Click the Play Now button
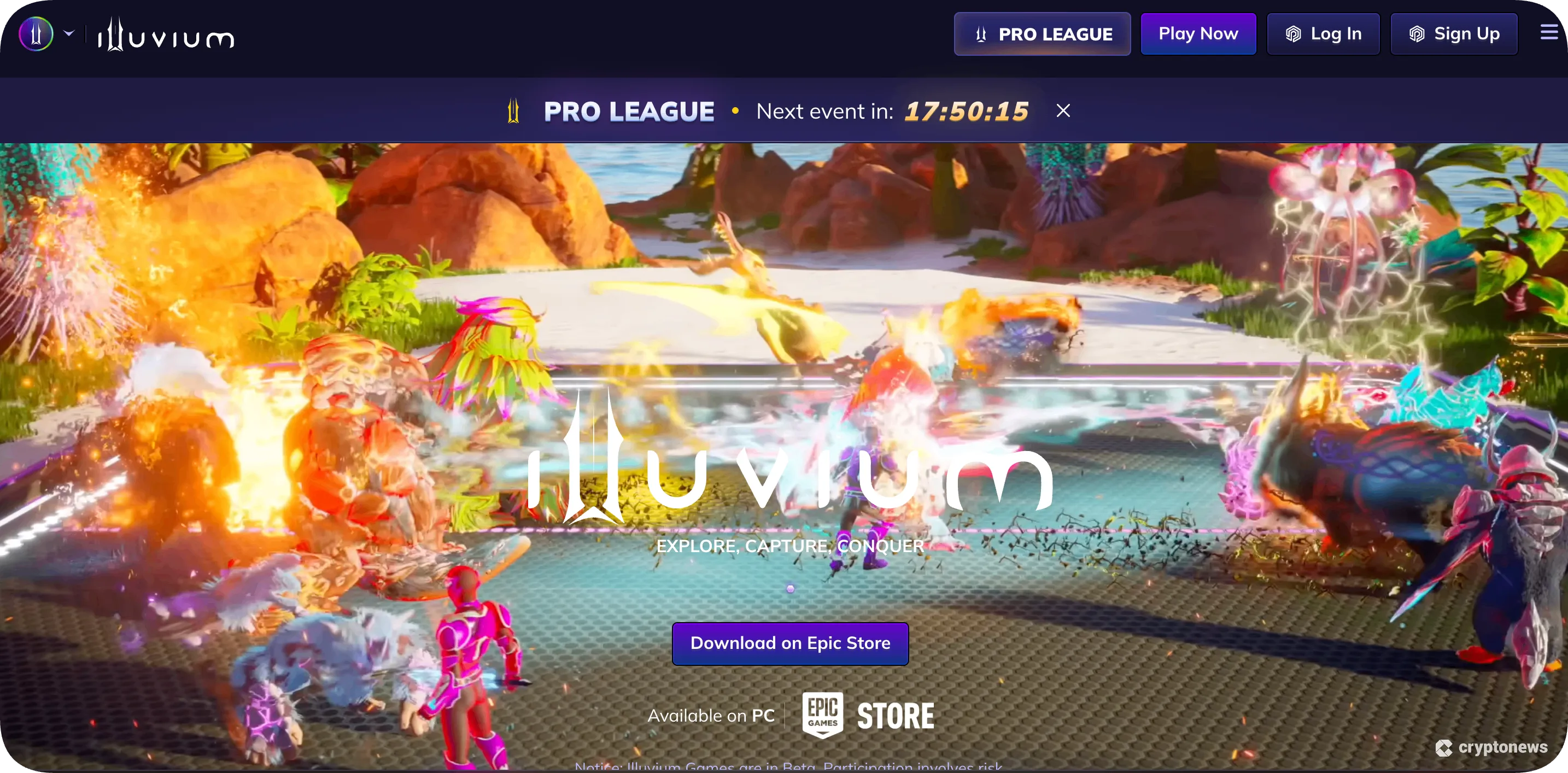Screen dimensions: 1568x773 coord(1198,33)
